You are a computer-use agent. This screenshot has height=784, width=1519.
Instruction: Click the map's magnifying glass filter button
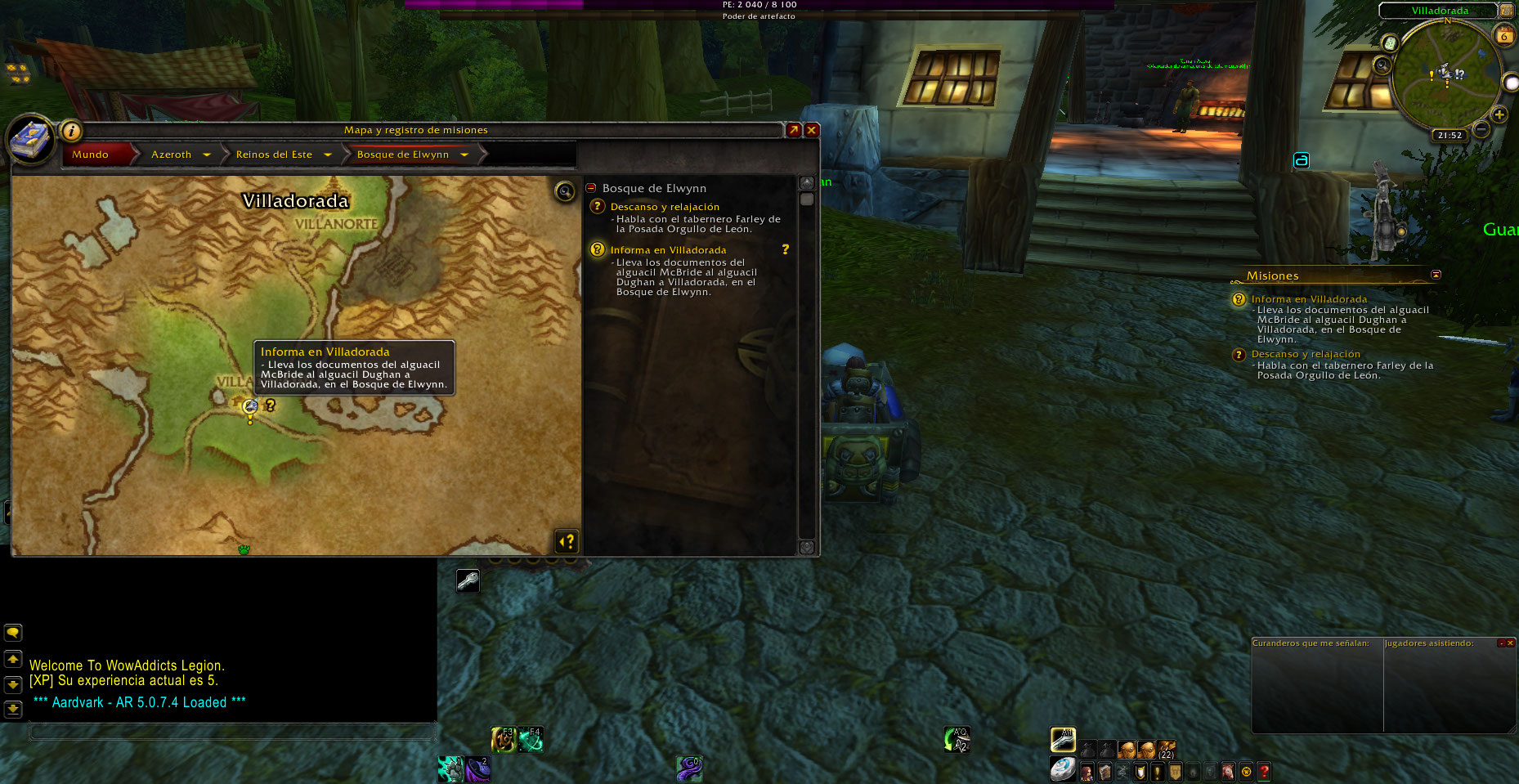(564, 191)
